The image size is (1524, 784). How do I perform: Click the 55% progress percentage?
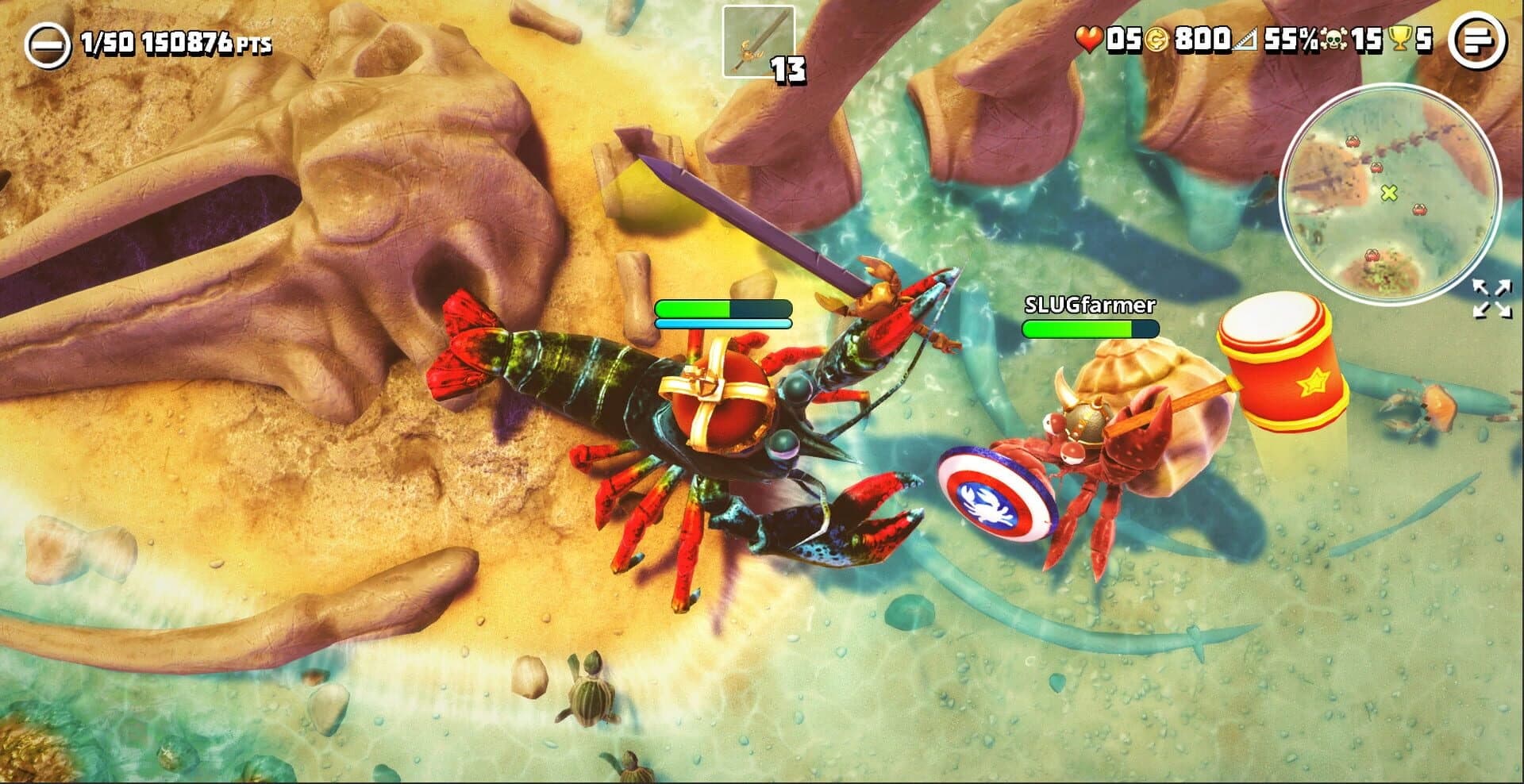pos(1287,38)
